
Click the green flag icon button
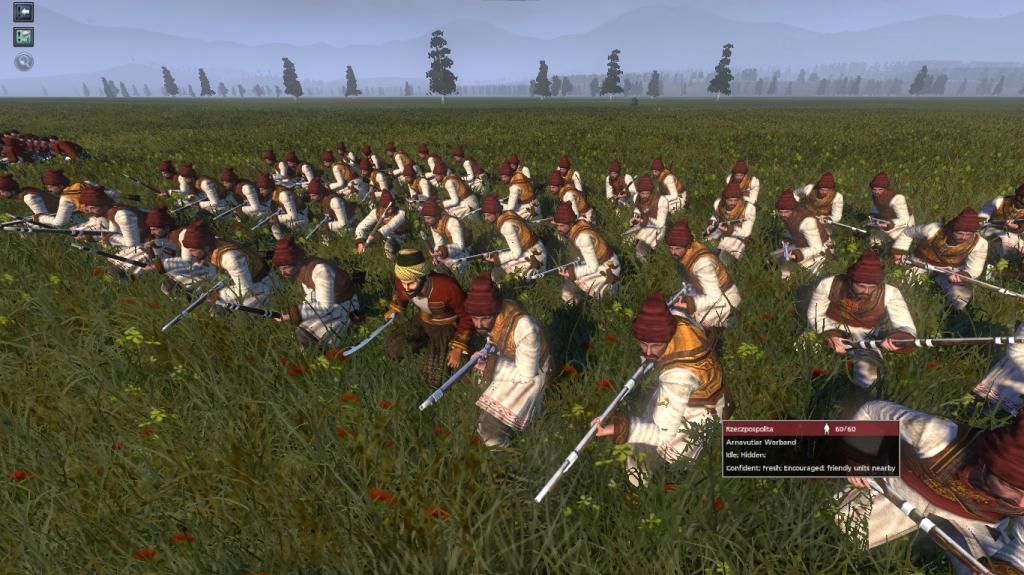(23, 37)
